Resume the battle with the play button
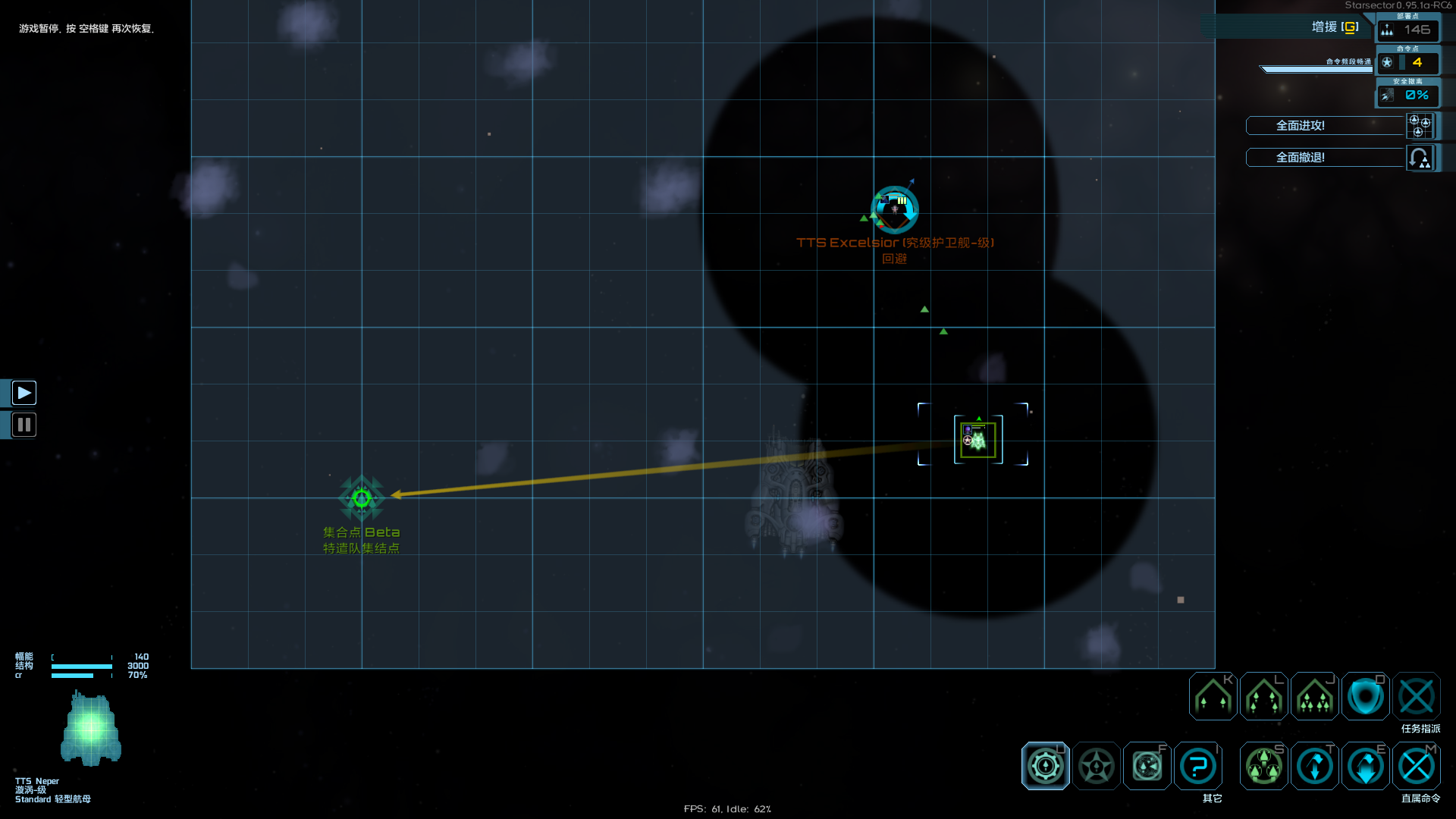The height and width of the screenshot is (819, 1456). pyautogui.click(x=24, y=393)
